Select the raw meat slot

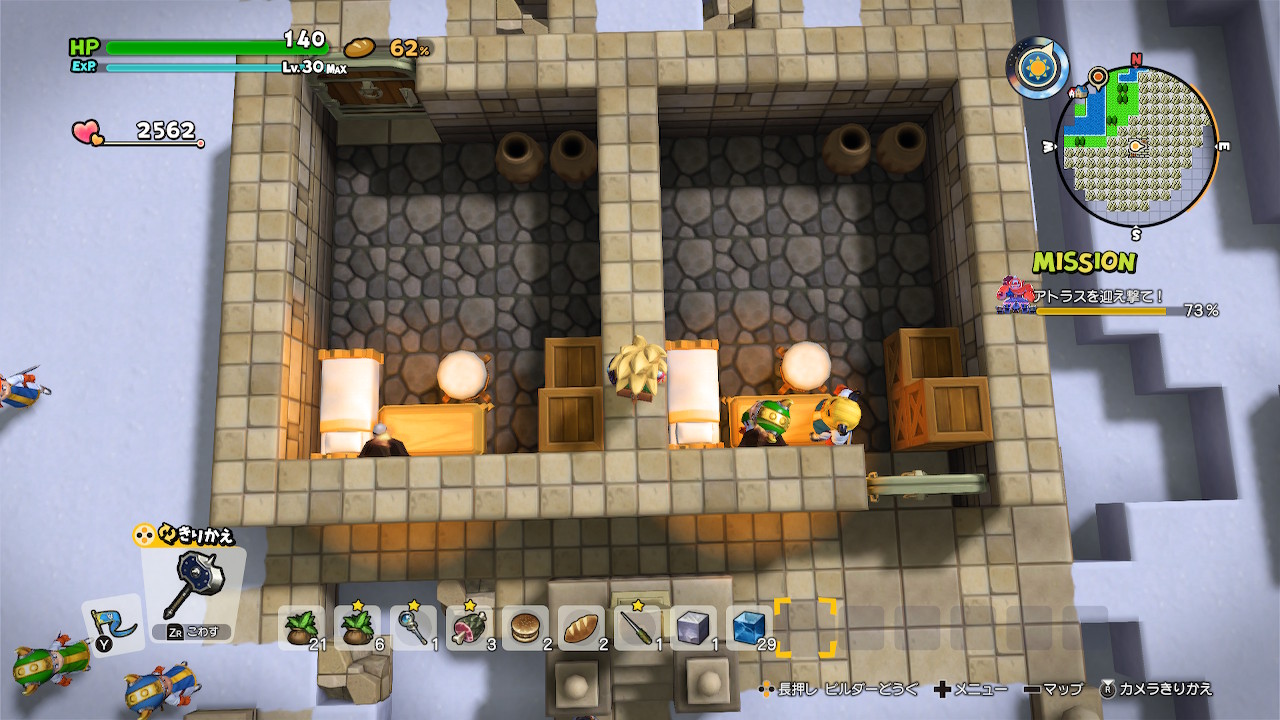[x=469, y=627]
